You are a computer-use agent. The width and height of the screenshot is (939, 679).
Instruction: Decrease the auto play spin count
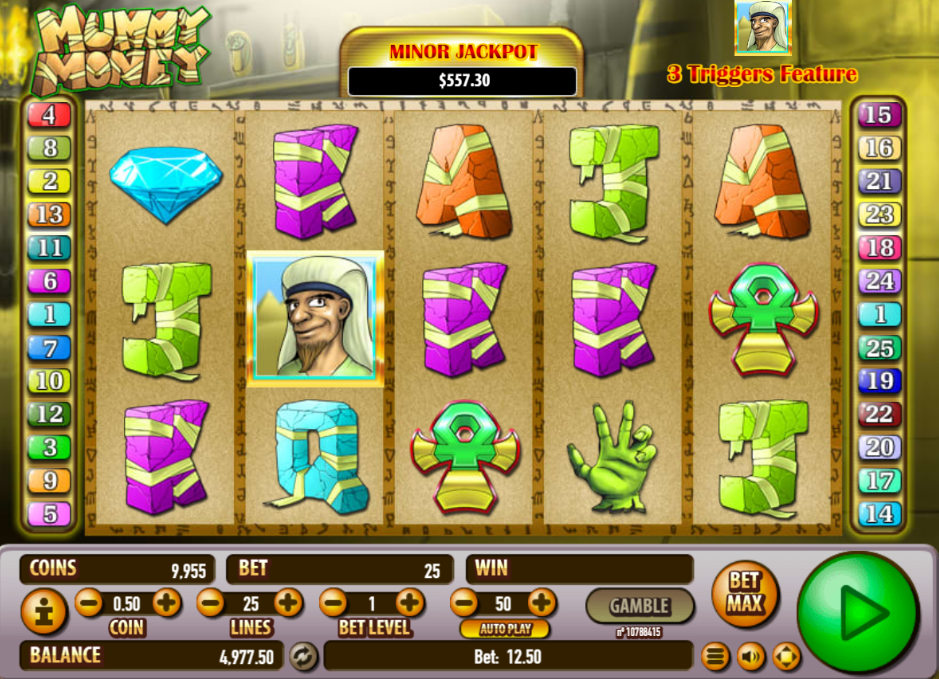[x=463, y=602]
